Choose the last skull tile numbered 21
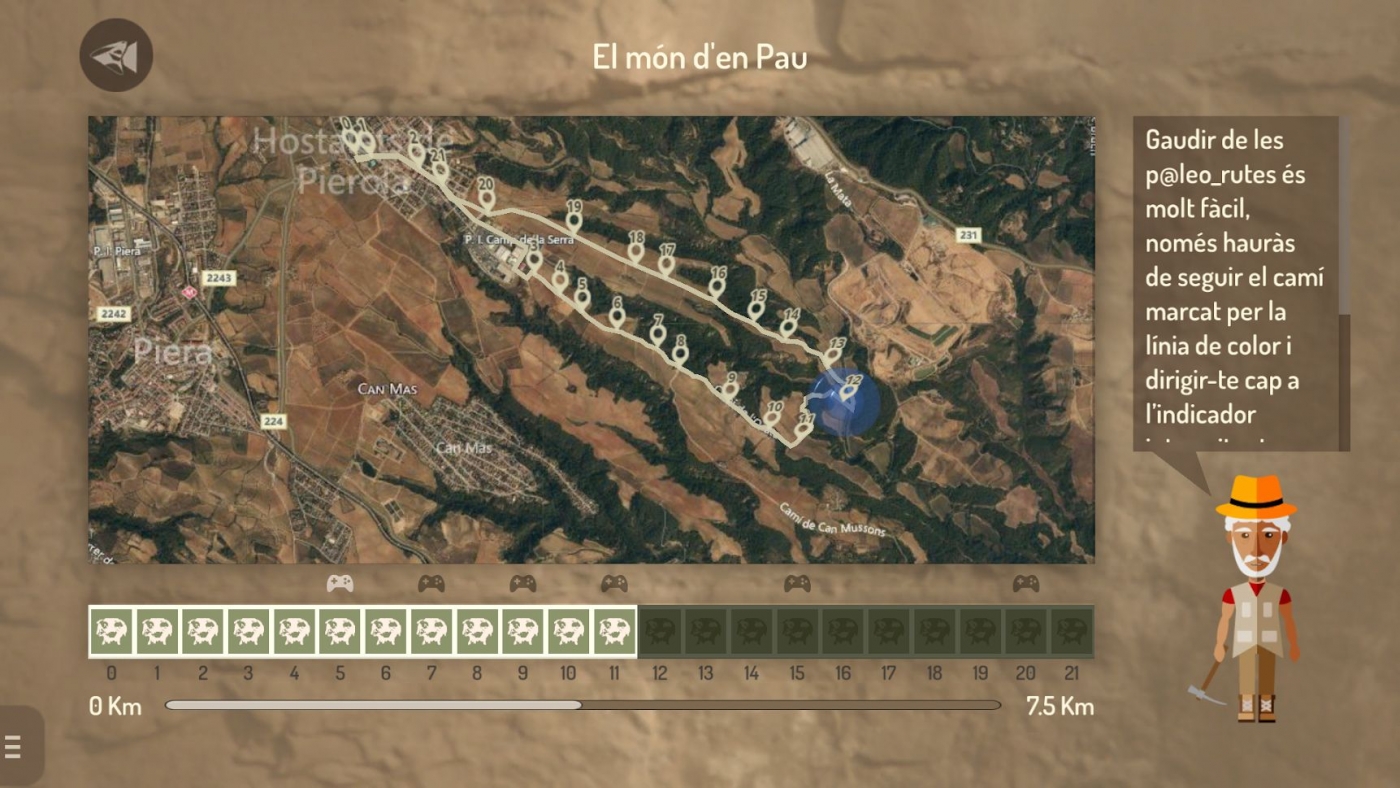The height and width of the screenshot is (788, 1400). click(x=1072, y=631)
